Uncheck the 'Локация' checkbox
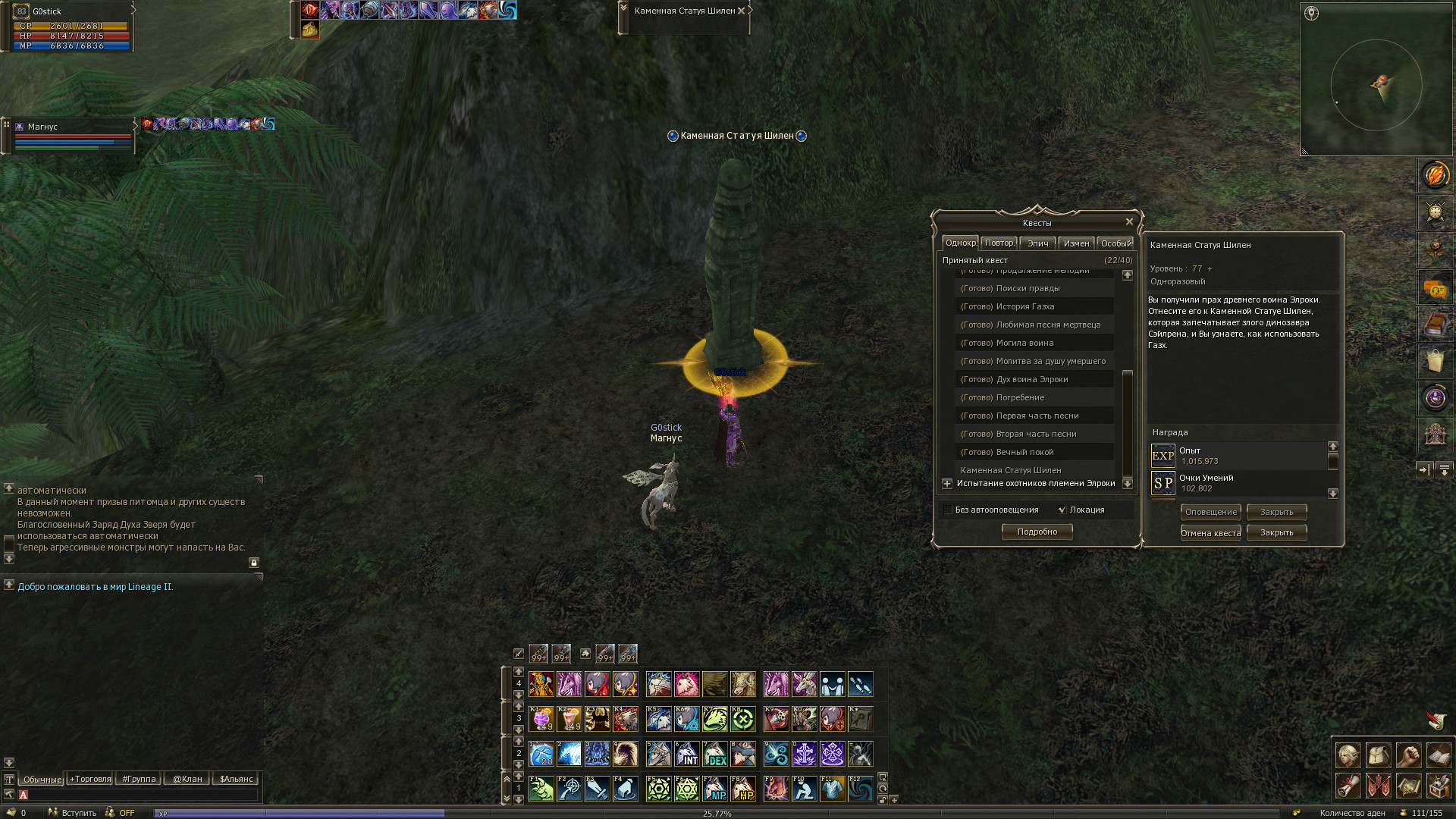Screen dimensions: 1456x819 click(1062, 510)
